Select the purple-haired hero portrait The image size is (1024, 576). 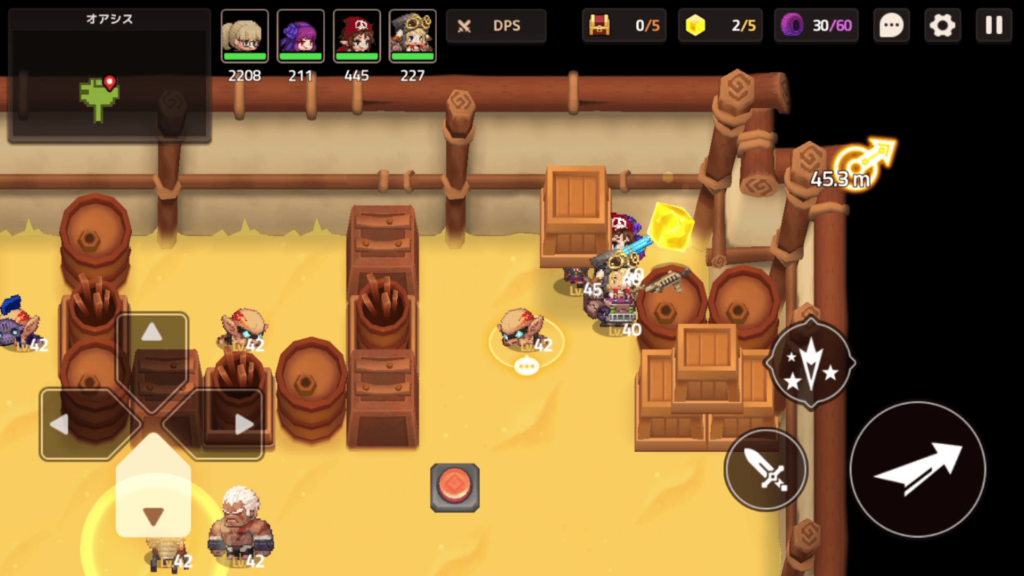pyautogui.click(x=300, y=37)
